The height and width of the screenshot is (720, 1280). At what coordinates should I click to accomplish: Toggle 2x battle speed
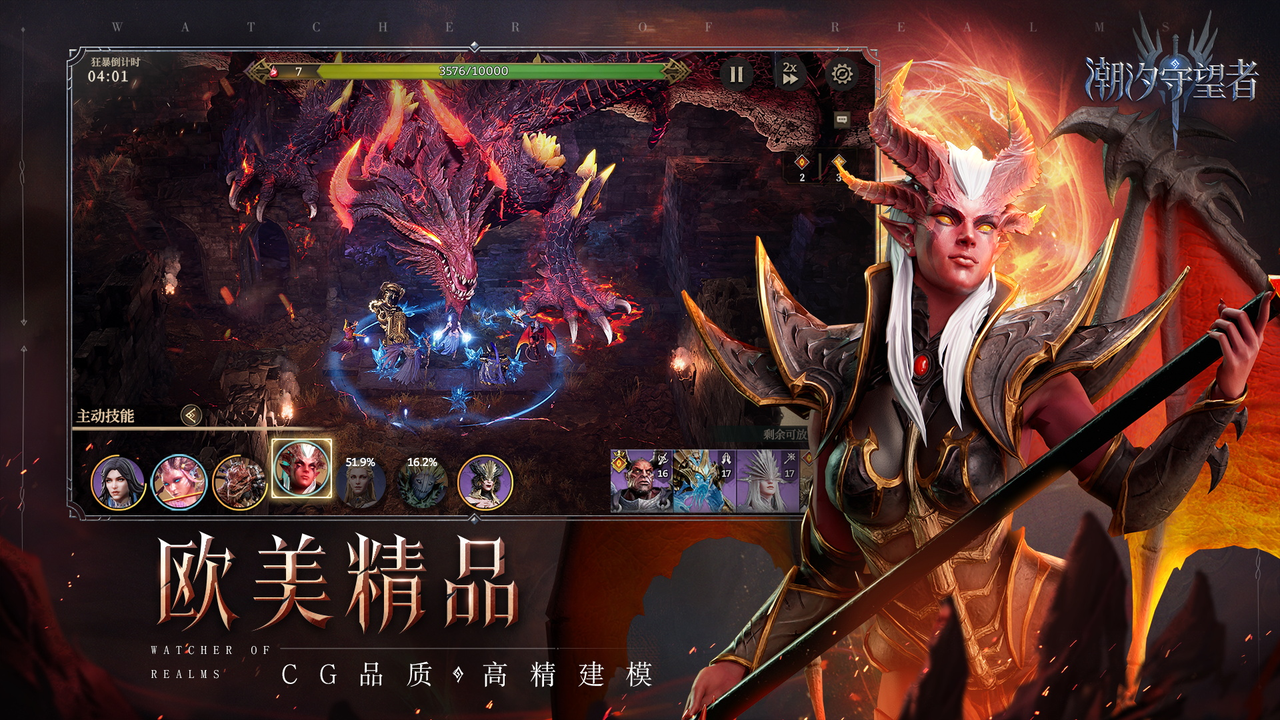(x=790, y=73)
